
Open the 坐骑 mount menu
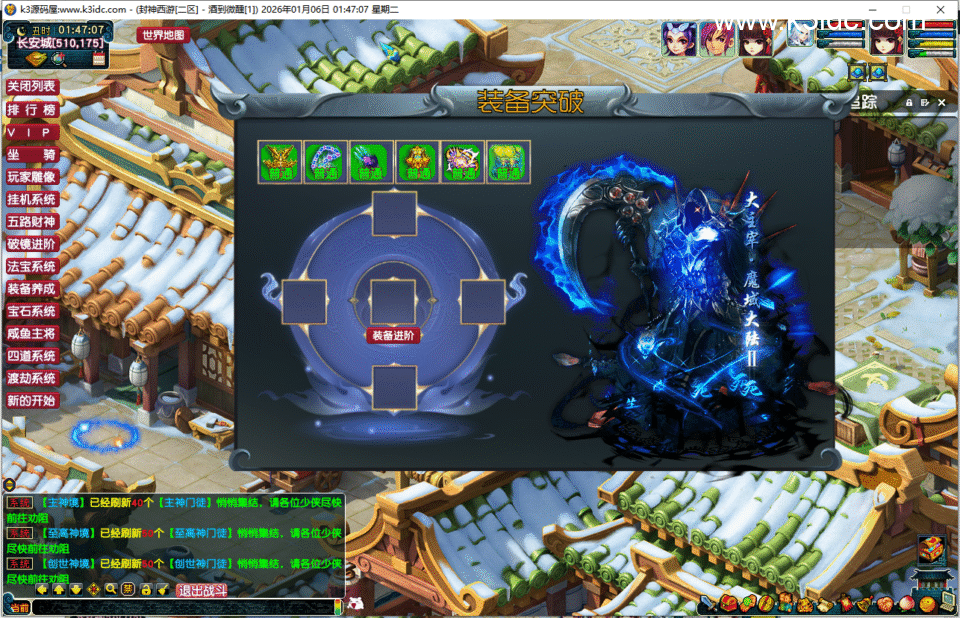tap(32, 155)
